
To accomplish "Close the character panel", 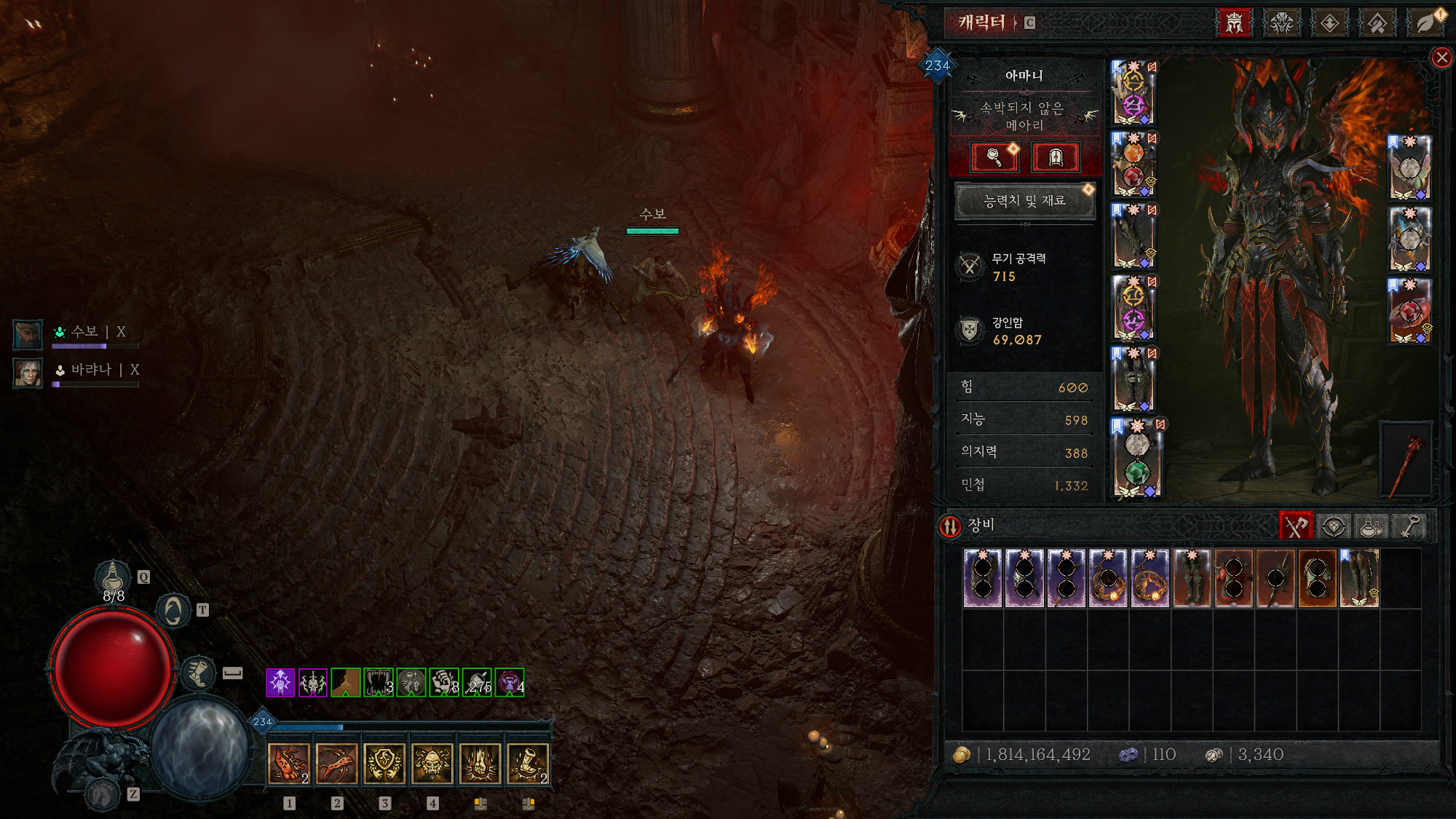I will pos(1441,58).
